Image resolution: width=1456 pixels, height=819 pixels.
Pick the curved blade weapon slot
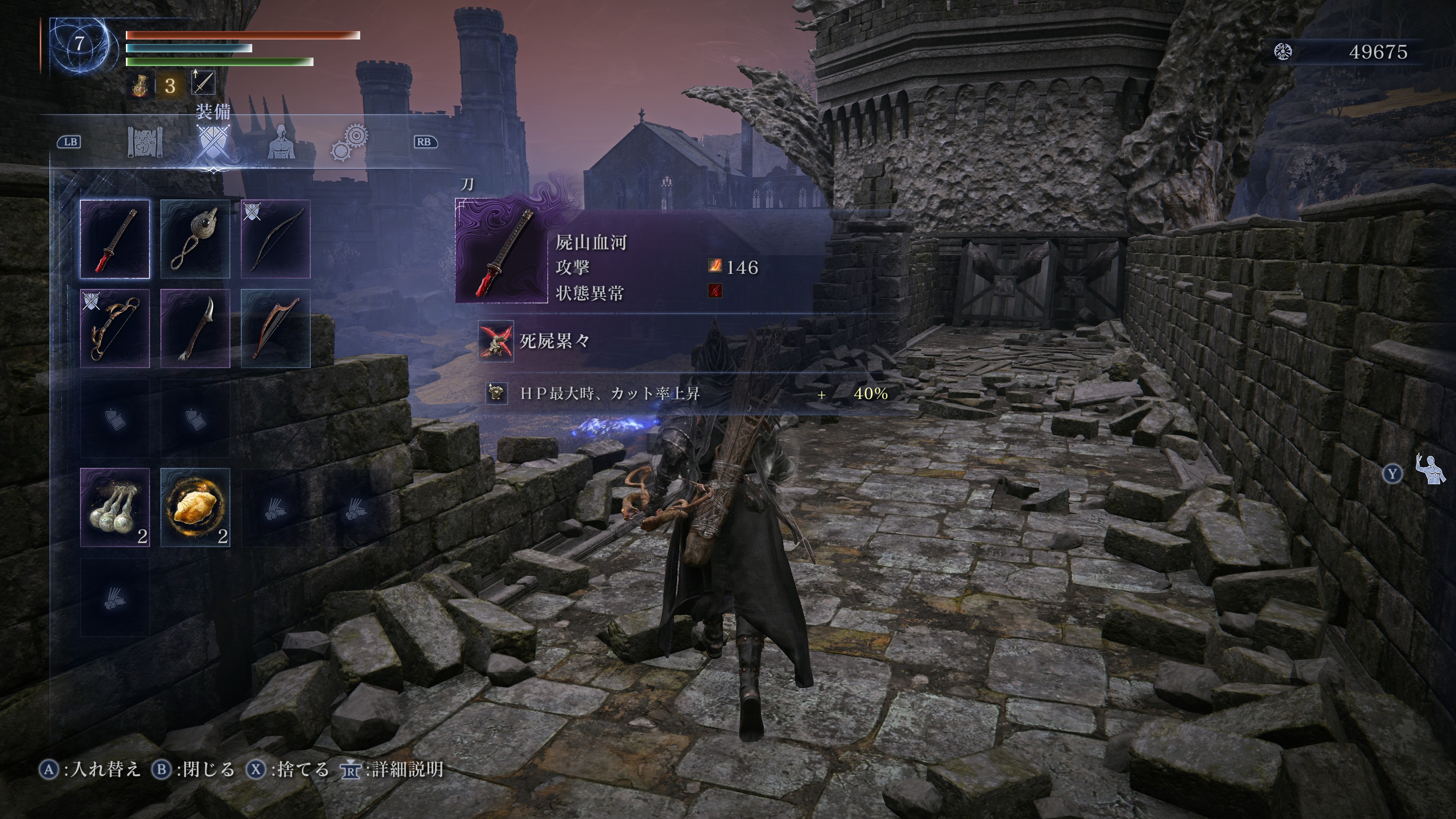[x=195, y=328]
